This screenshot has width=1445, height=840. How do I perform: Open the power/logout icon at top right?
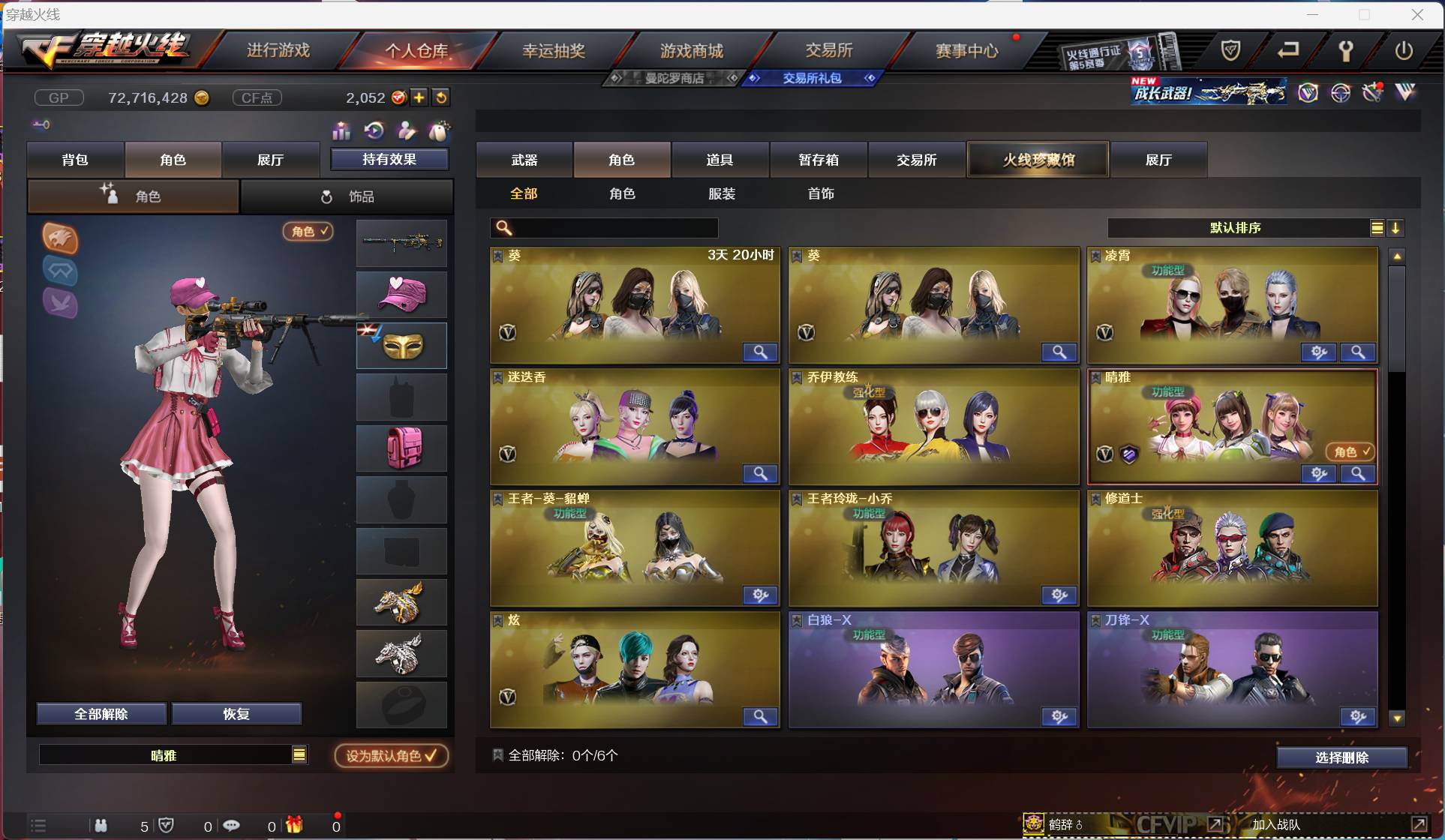coord(1405,51)
